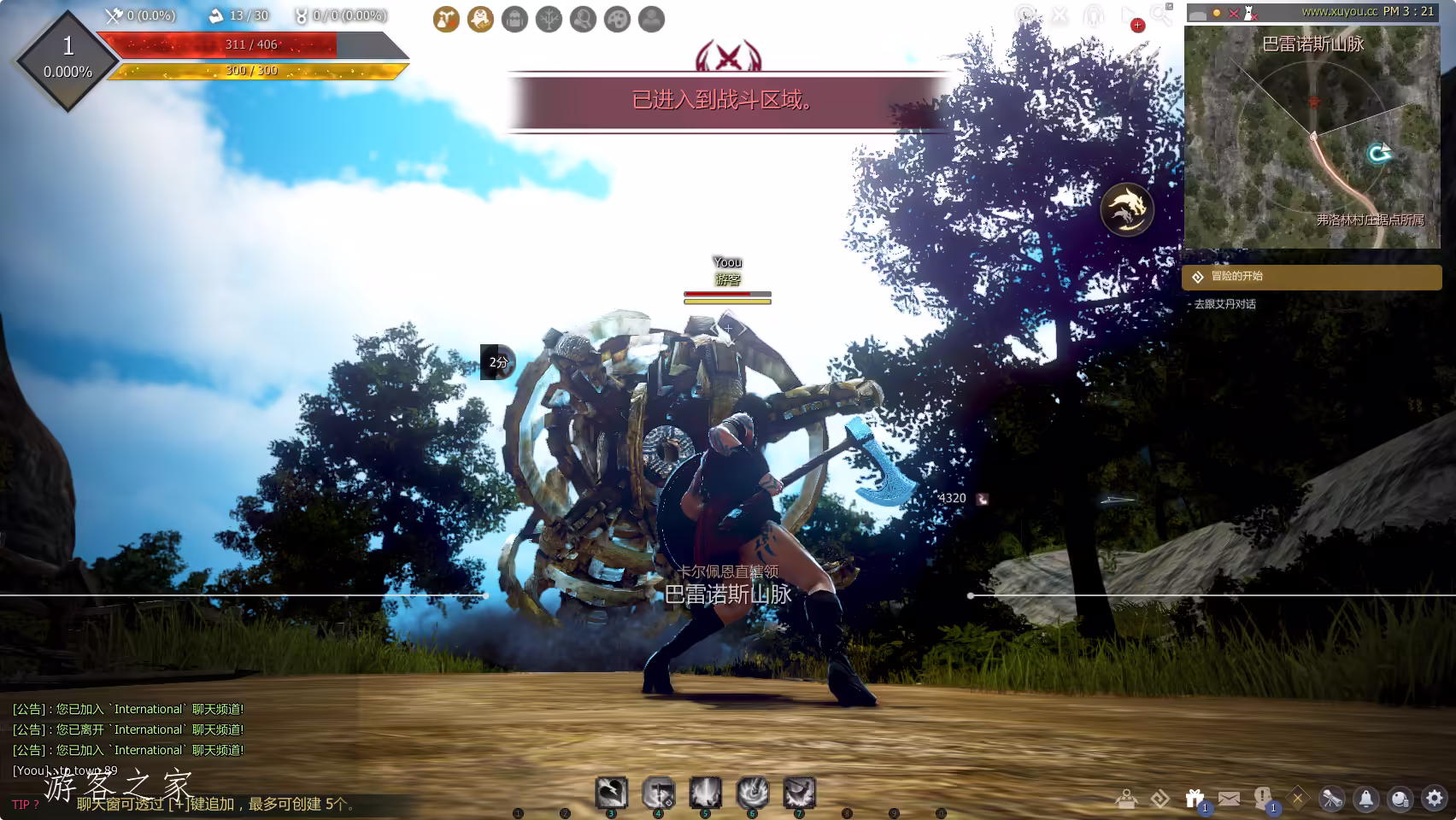Click the minimap of 巴雷诺斯山脉
Screen dimensions: 1456x820
pyautogui.click(x=1312, y=137)
